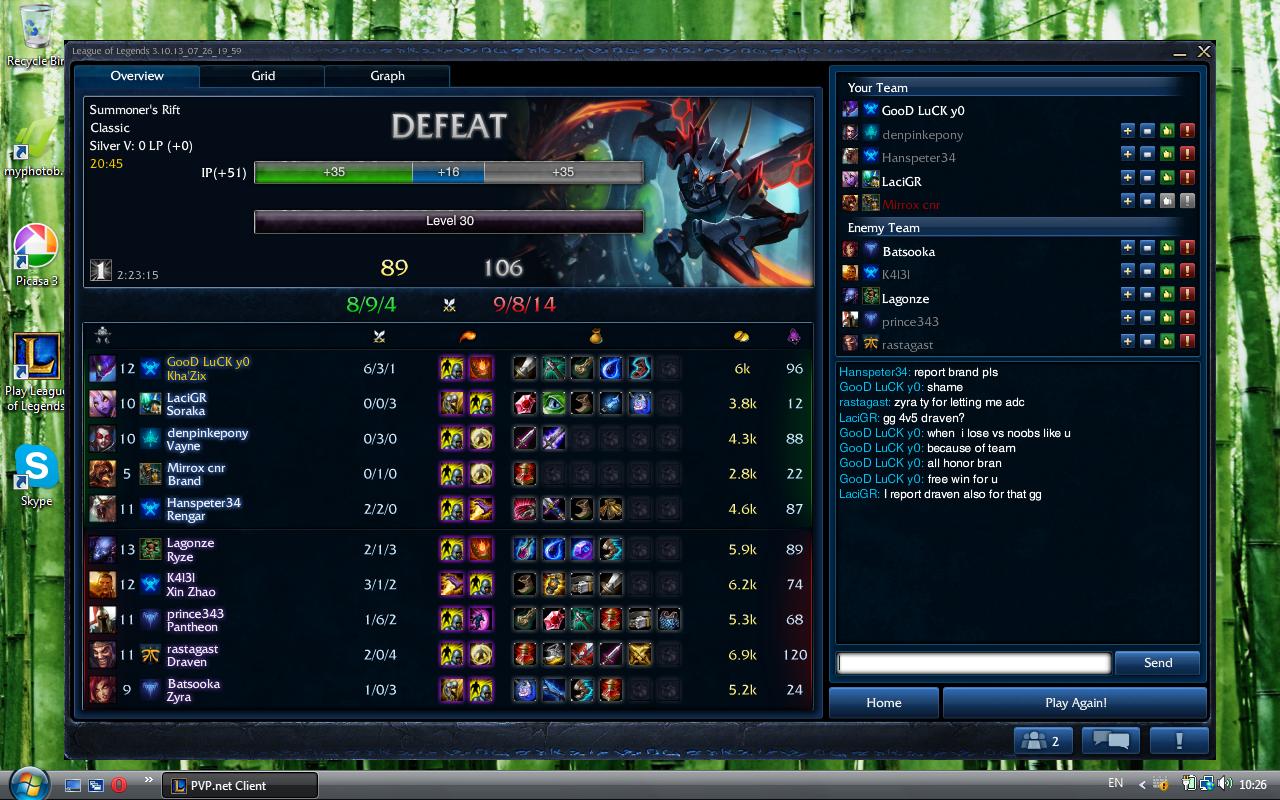The height and width of the screenshot is (800, 1280).
Task: Open the Windows Start menu
Action: click(x=26, y=782)
